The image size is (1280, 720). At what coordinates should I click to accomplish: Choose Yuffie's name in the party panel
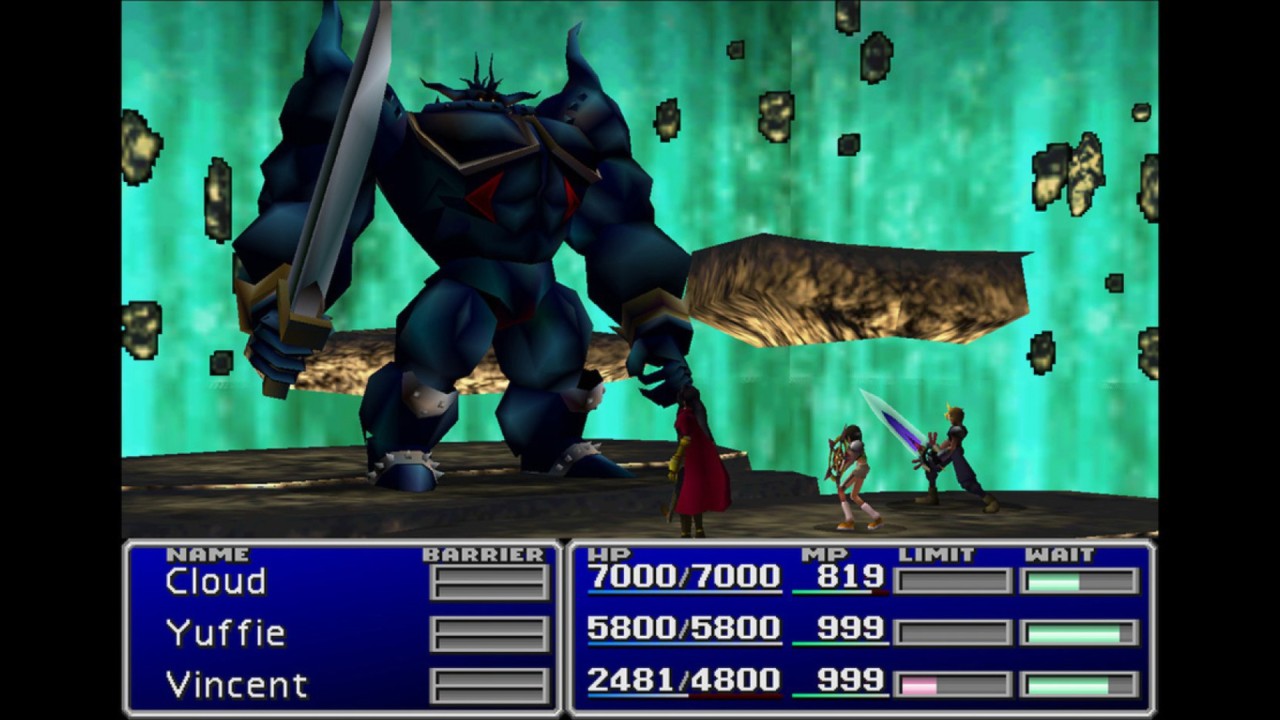(226, 634)
